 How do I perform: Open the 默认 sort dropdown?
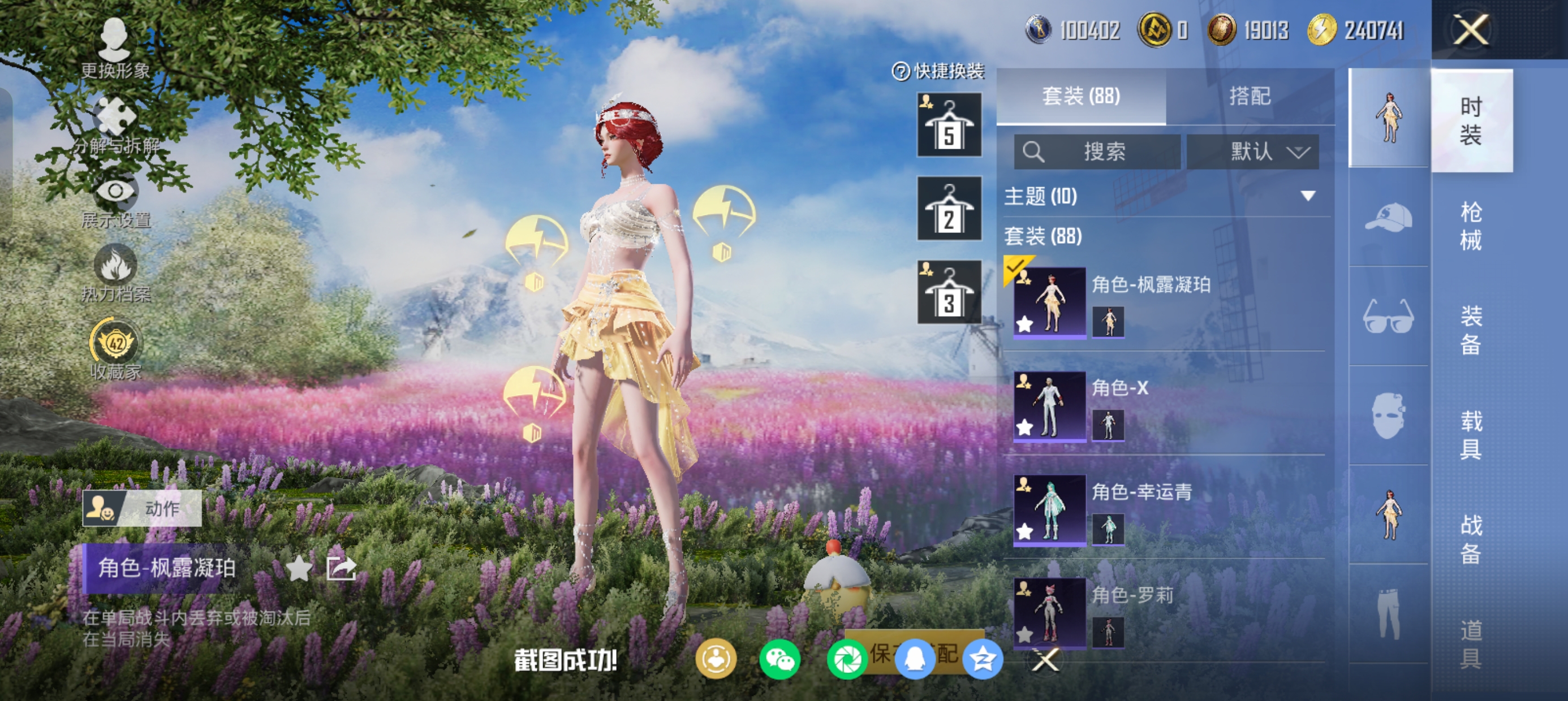[x=1253, y=152]
